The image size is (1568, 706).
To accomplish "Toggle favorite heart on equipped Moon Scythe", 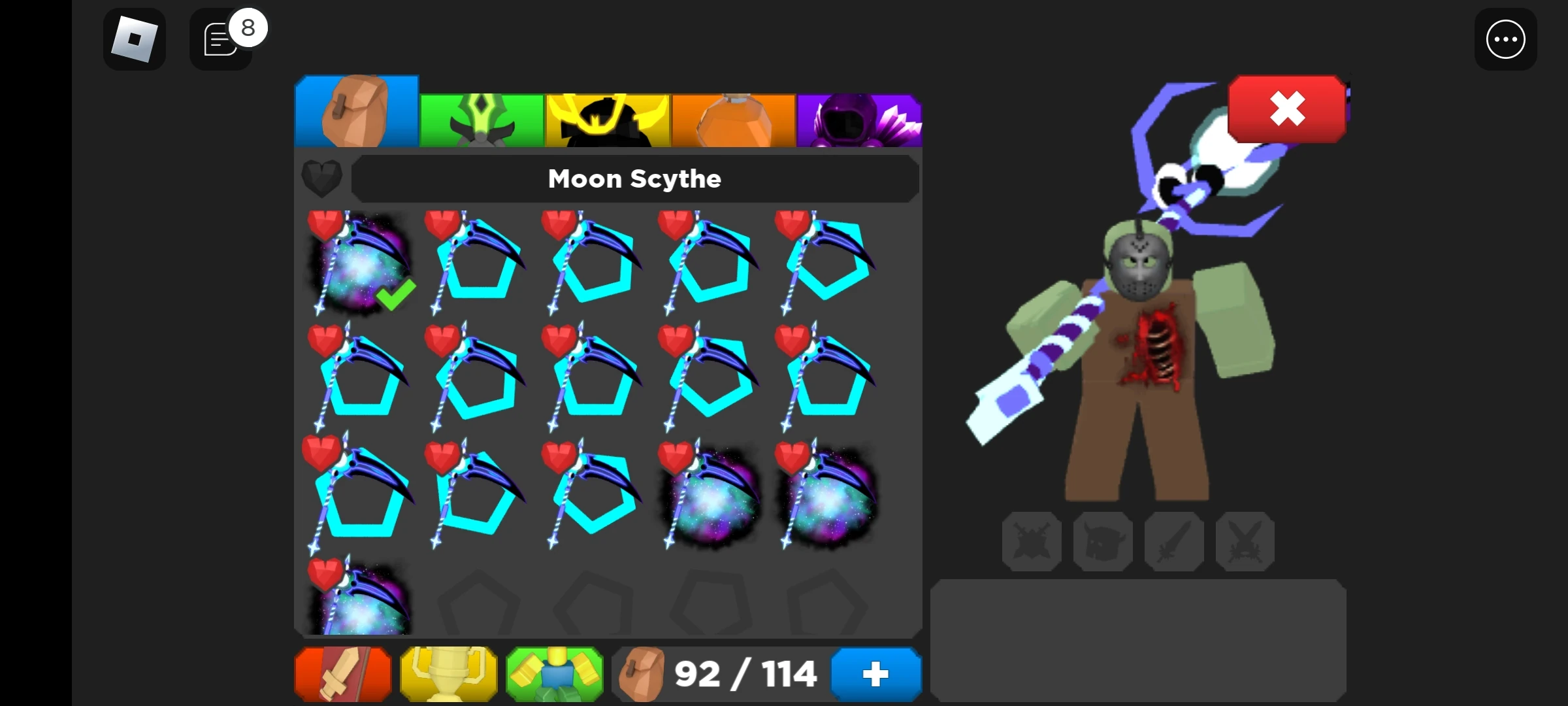I will click(x=325, y=225).
